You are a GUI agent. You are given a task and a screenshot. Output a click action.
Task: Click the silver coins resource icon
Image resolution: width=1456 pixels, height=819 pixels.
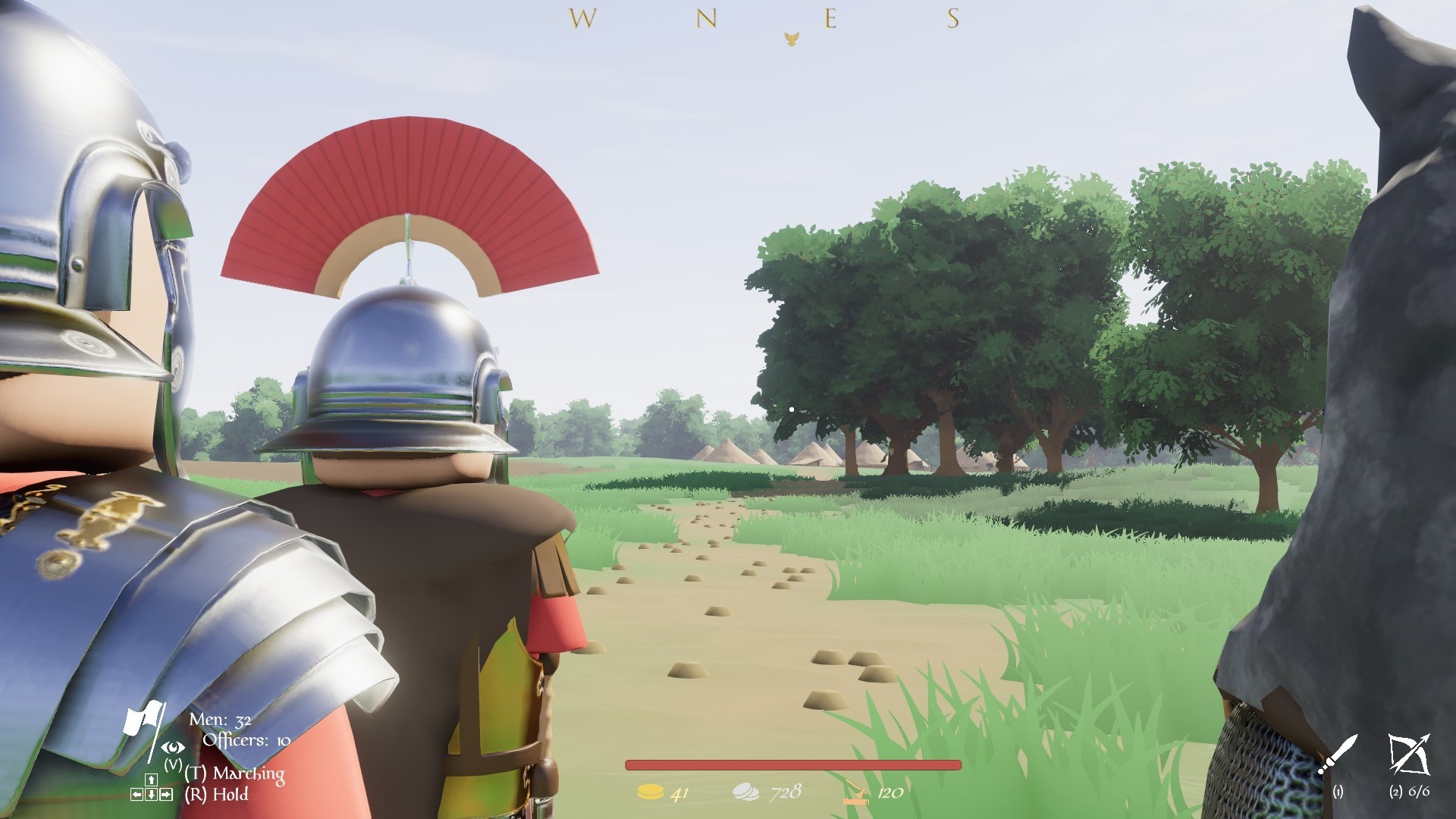pyautogui.click(x=747, y=791)
